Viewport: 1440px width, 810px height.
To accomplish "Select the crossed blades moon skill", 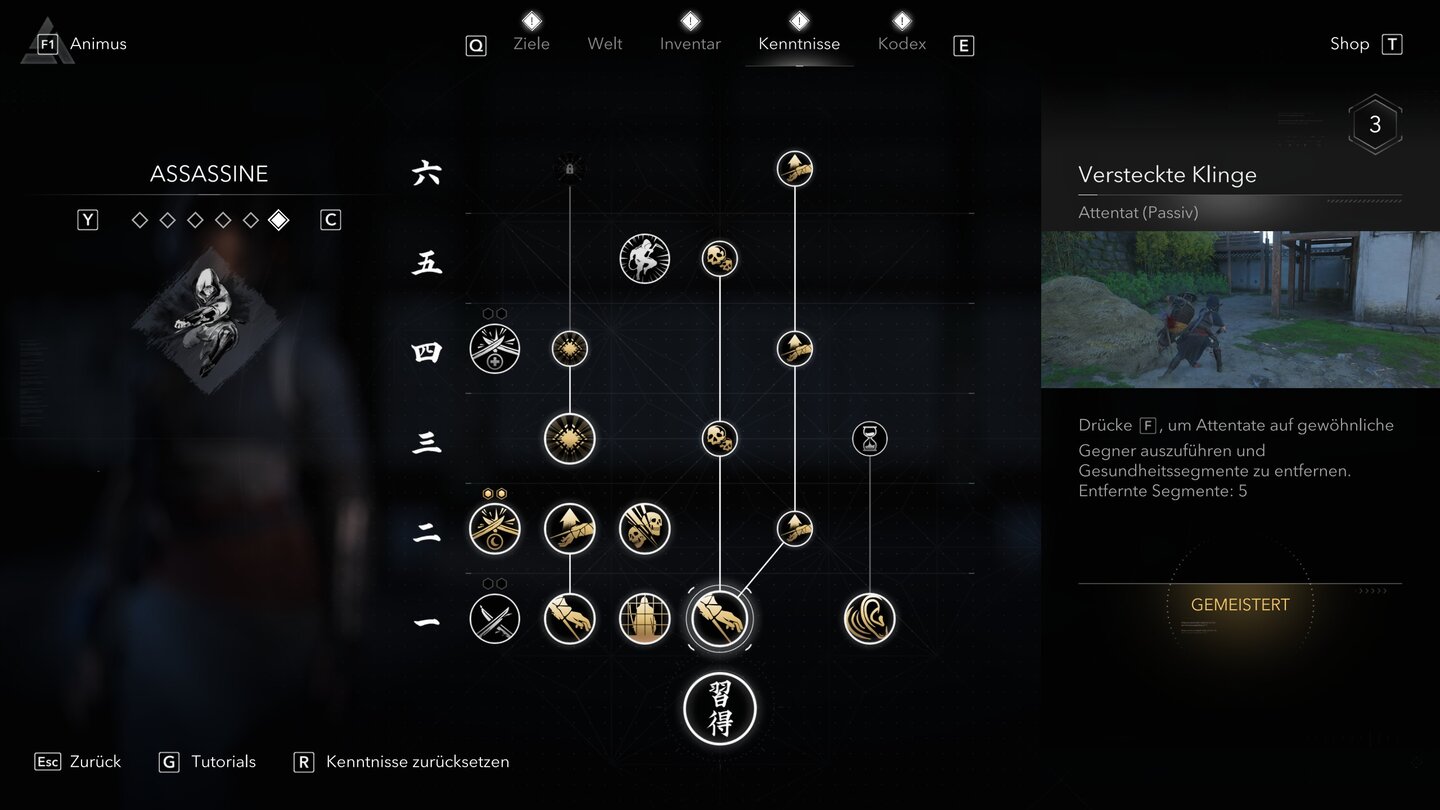I will point(495,528).
